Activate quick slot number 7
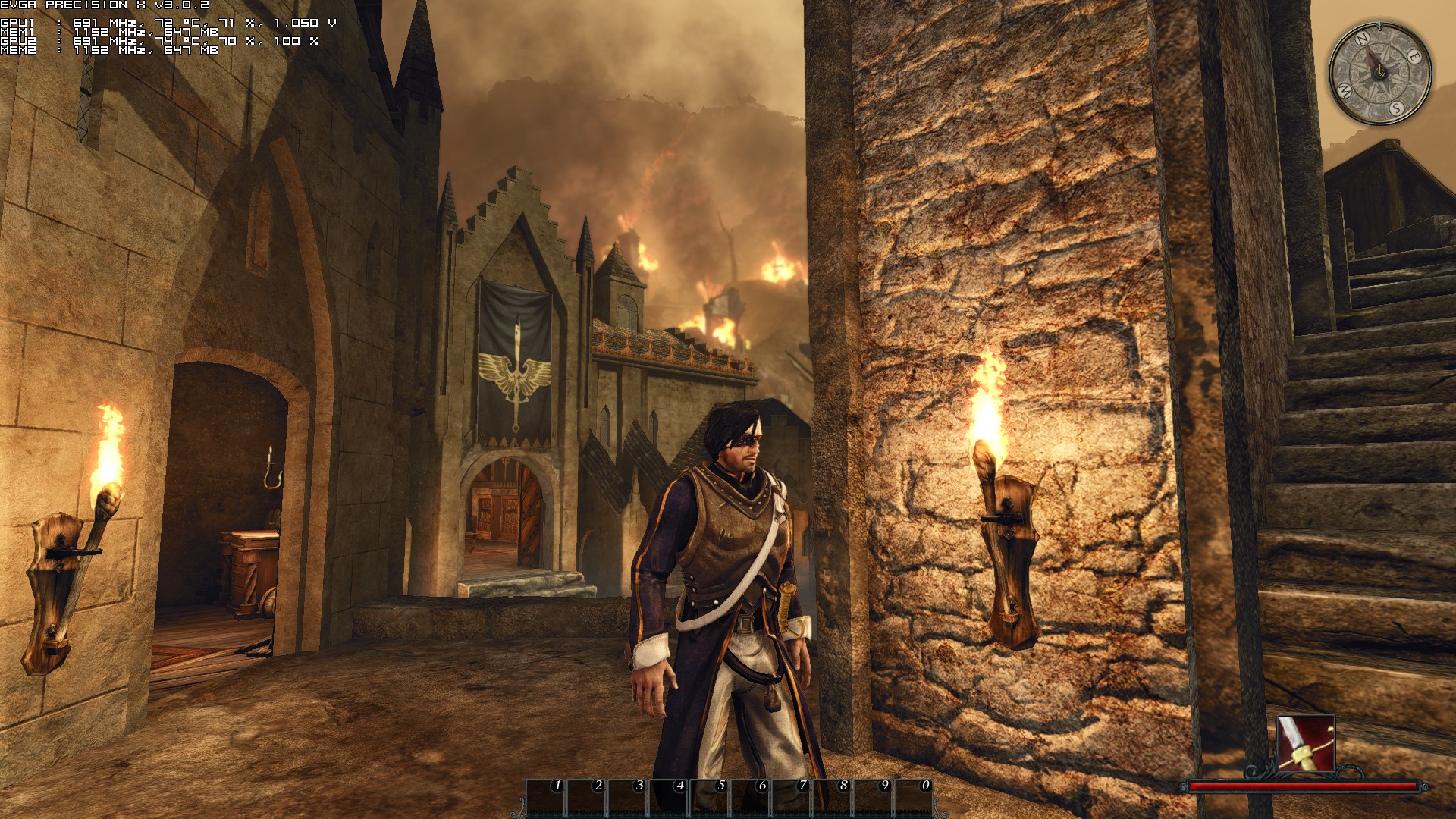This screenshot has height=819, width=1456. click(x=792, y=799)
